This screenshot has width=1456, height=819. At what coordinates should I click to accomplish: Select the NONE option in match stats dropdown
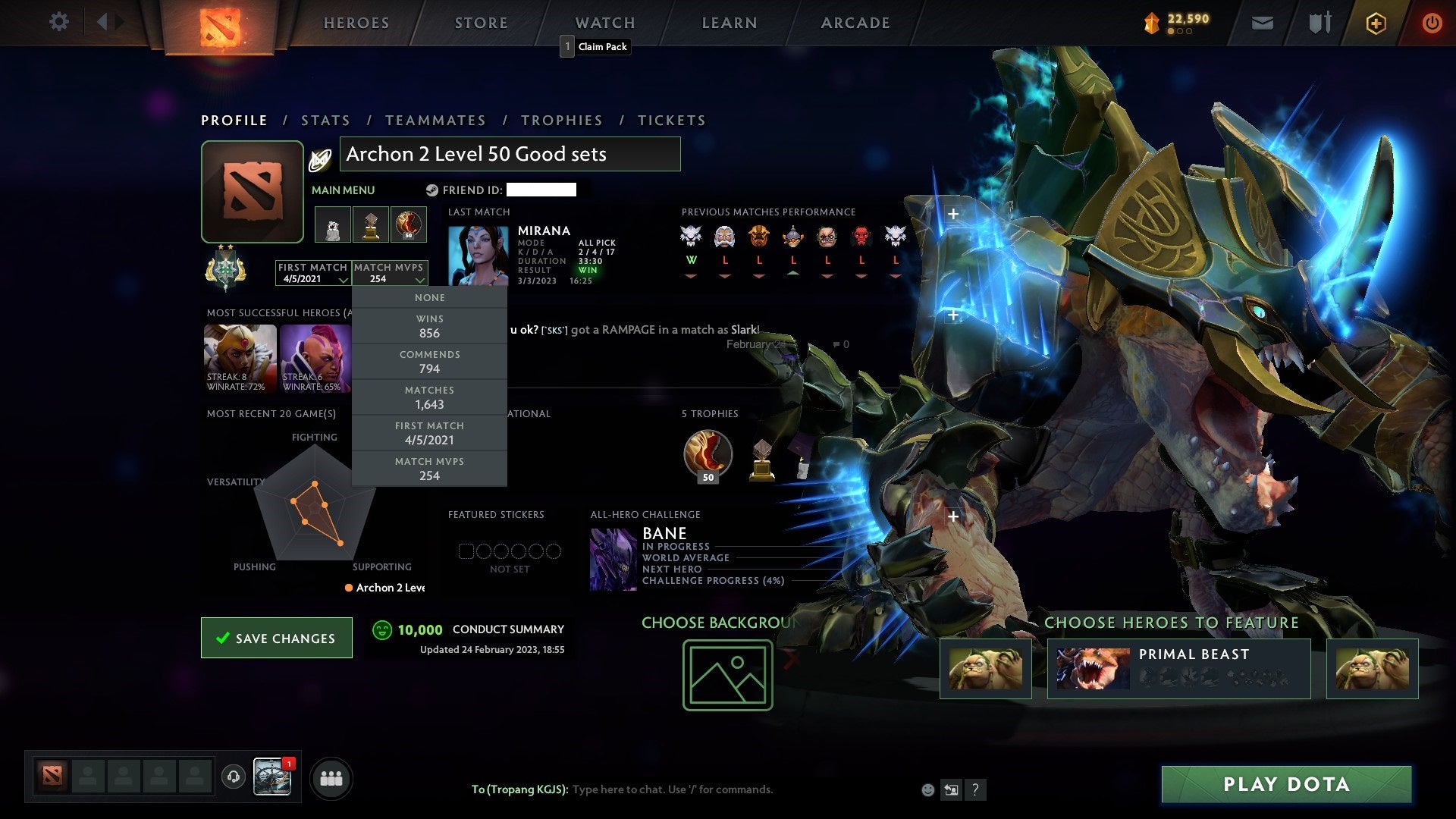pyautogui.click(x=429, y=297)
